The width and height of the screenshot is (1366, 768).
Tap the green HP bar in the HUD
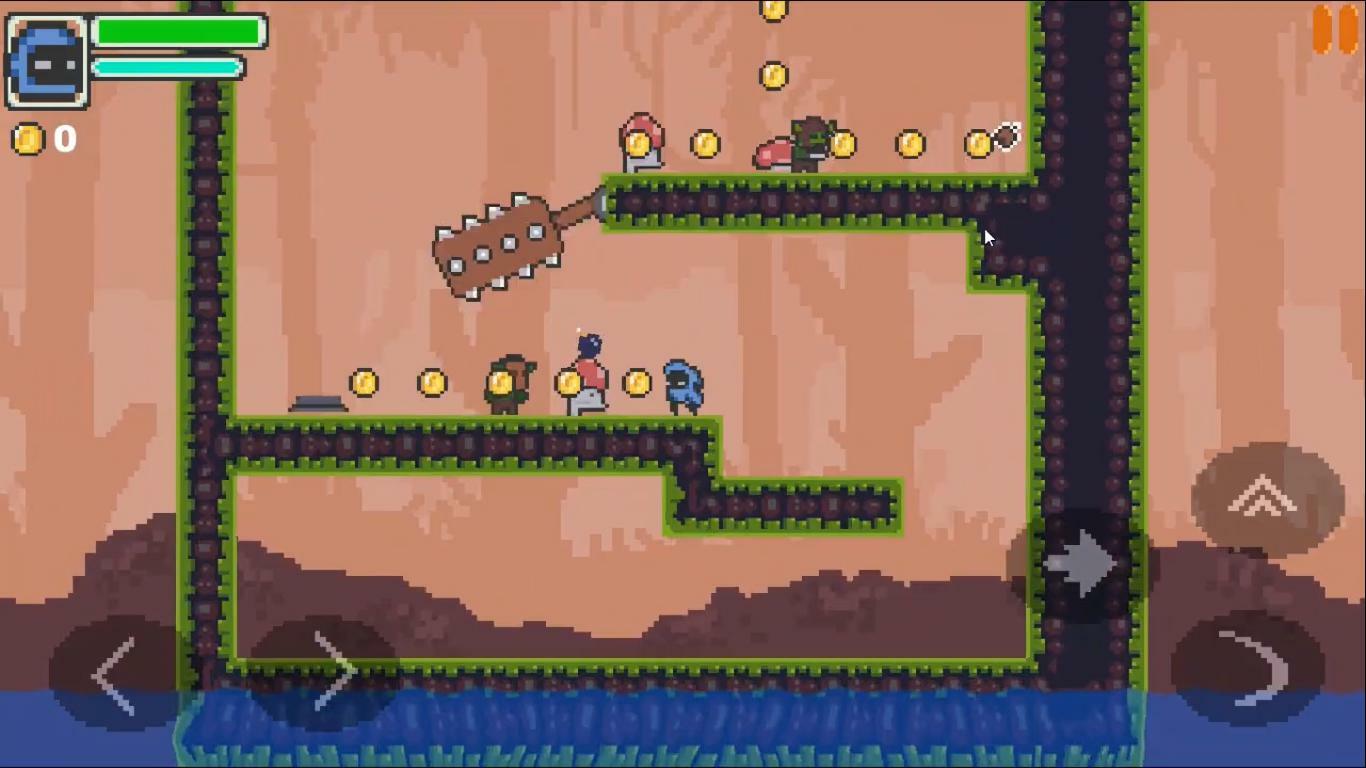[178, 31]
